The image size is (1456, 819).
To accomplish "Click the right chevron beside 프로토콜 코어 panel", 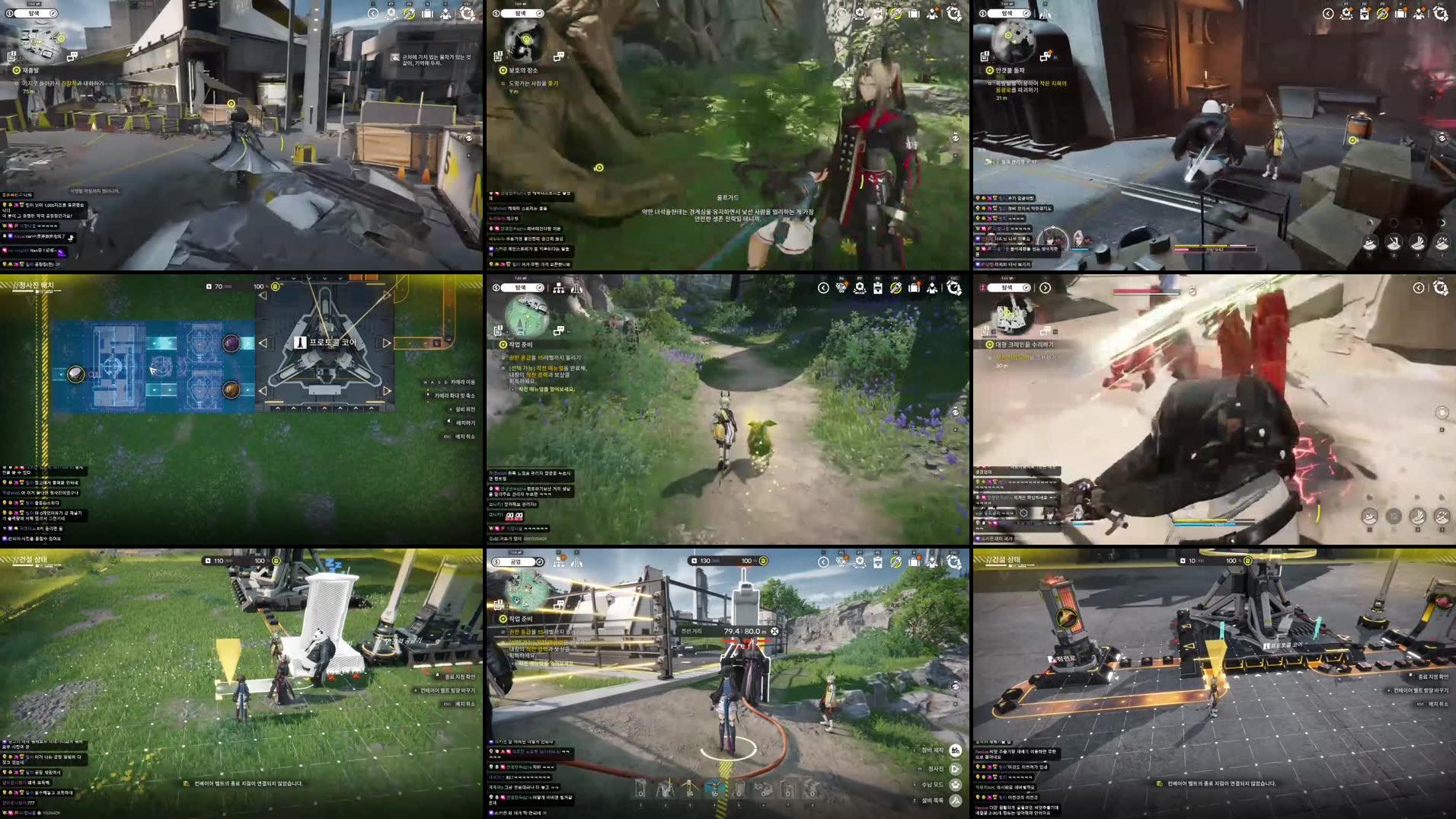I will 387,343.
